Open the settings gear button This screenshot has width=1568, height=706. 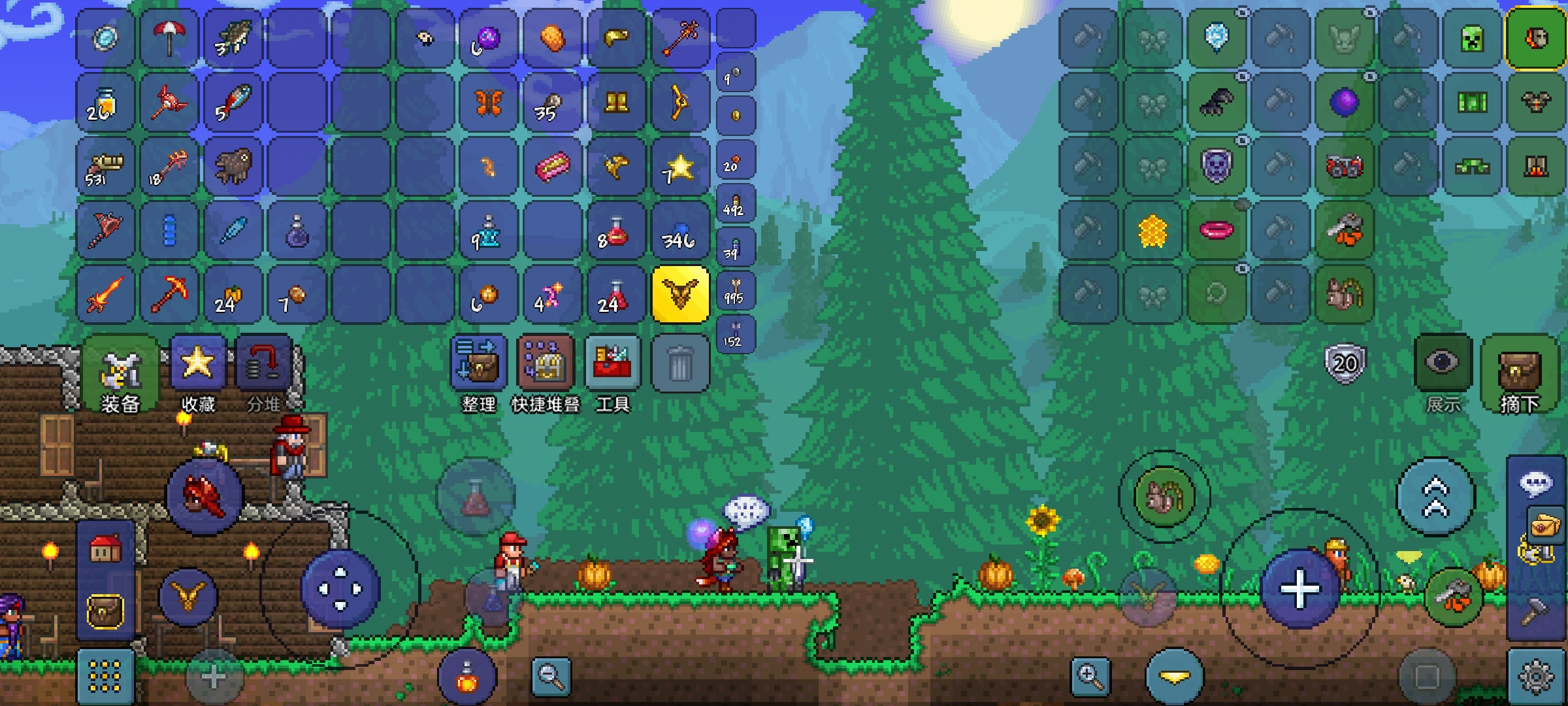(1536, 676)
